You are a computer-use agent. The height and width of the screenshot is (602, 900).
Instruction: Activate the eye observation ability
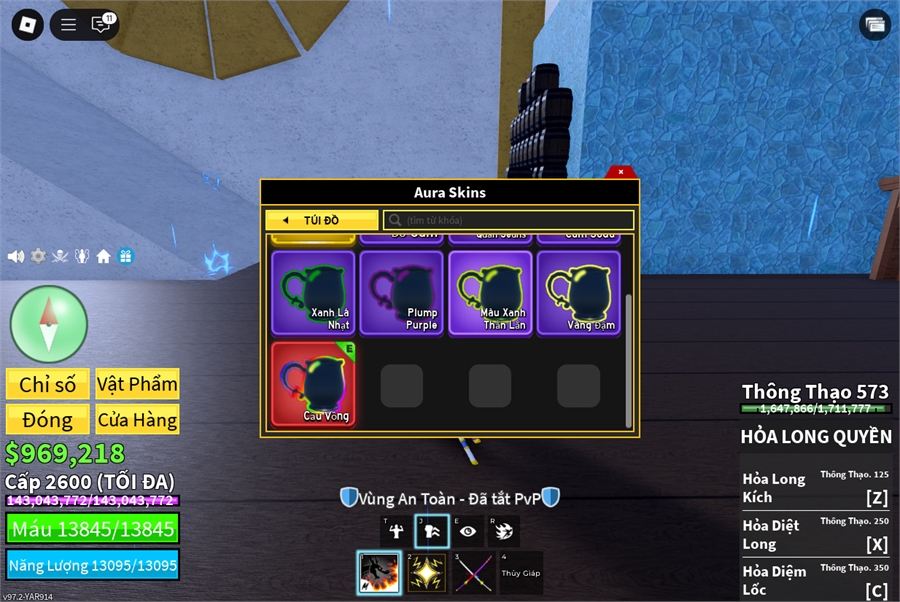(468, 532)
